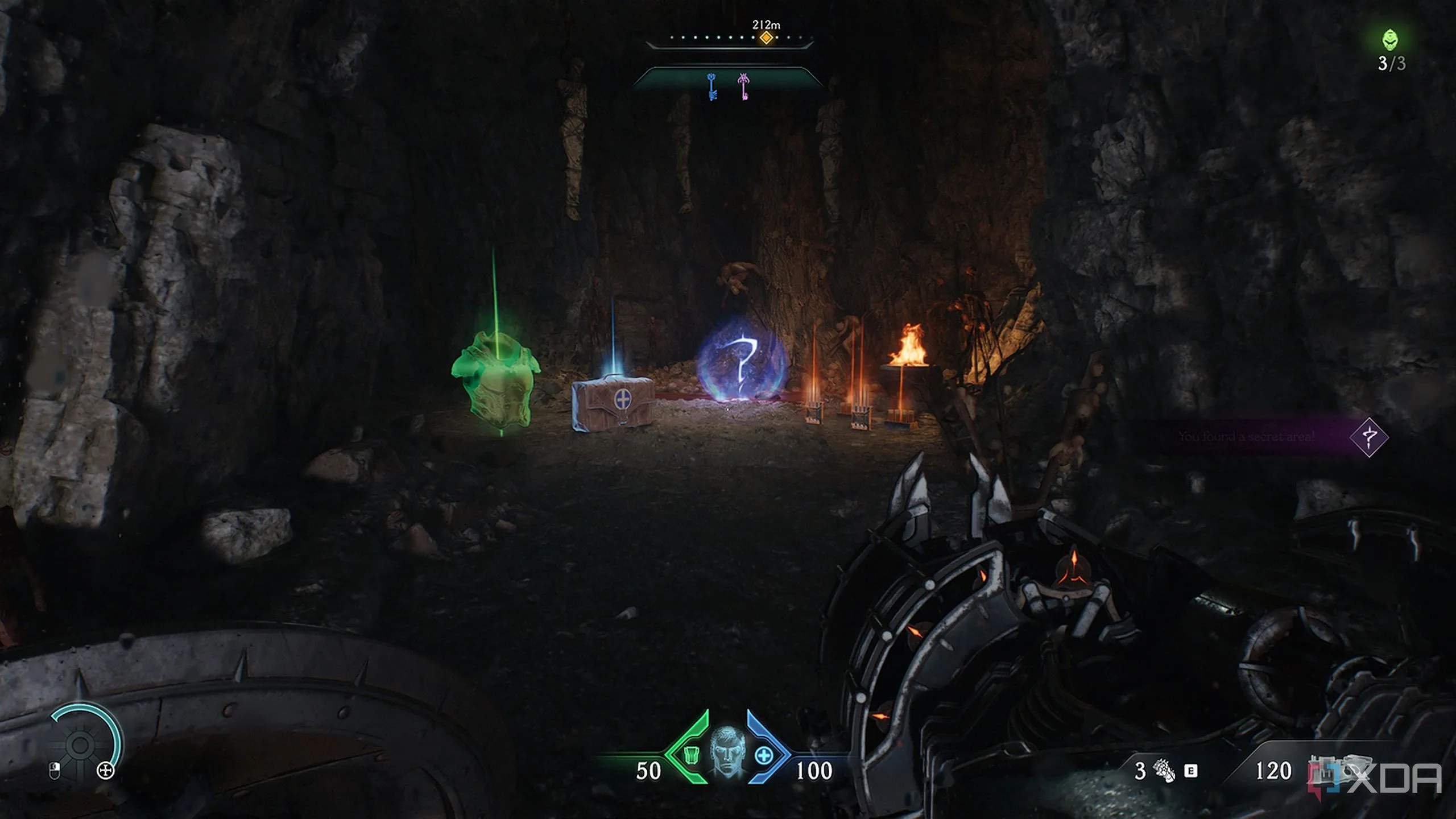Click the secret area question mark diamond
This screenshot has height=819, width=1456.
[1369, 437]
